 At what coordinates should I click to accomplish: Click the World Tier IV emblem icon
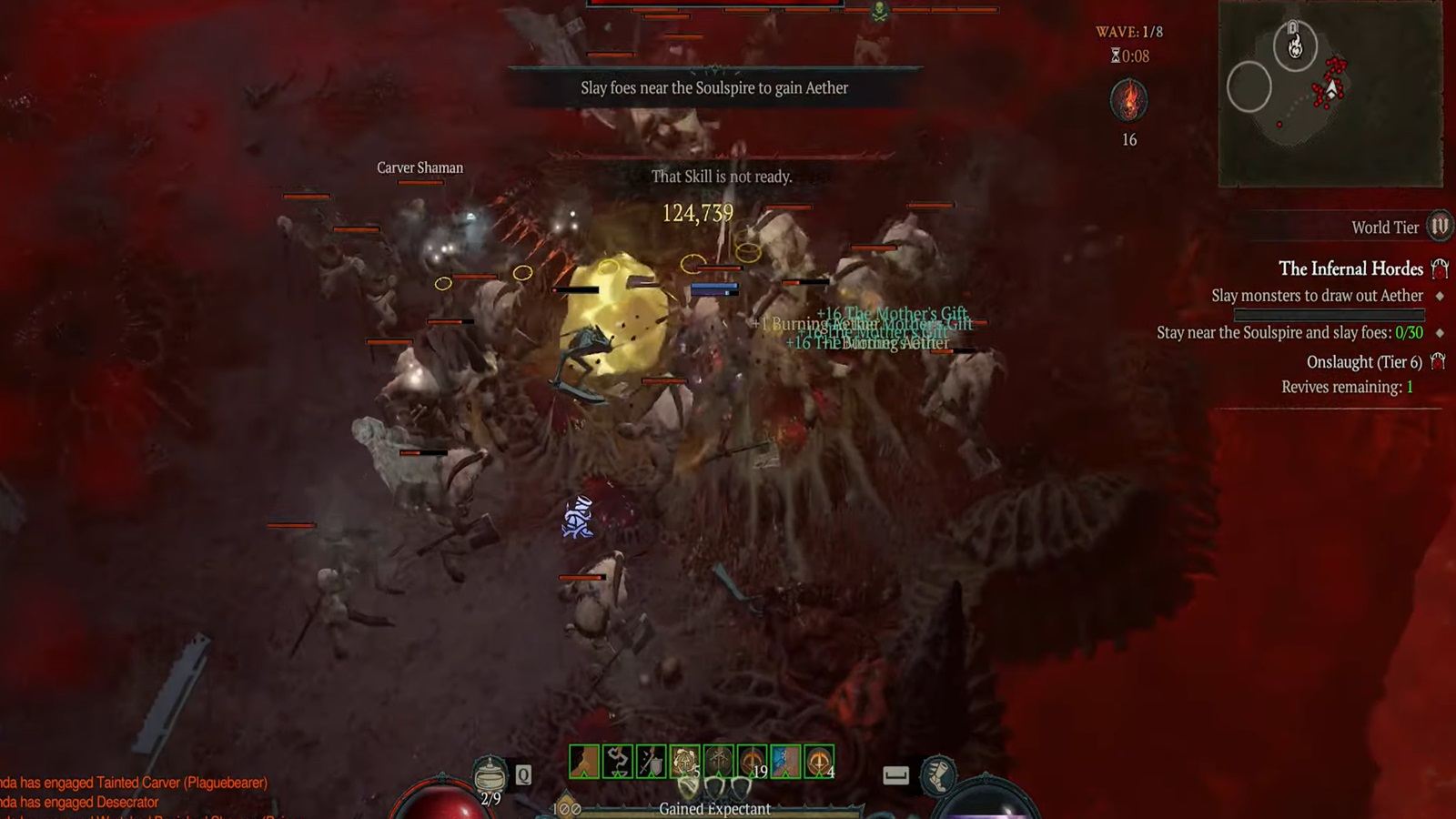point(1438,227)
